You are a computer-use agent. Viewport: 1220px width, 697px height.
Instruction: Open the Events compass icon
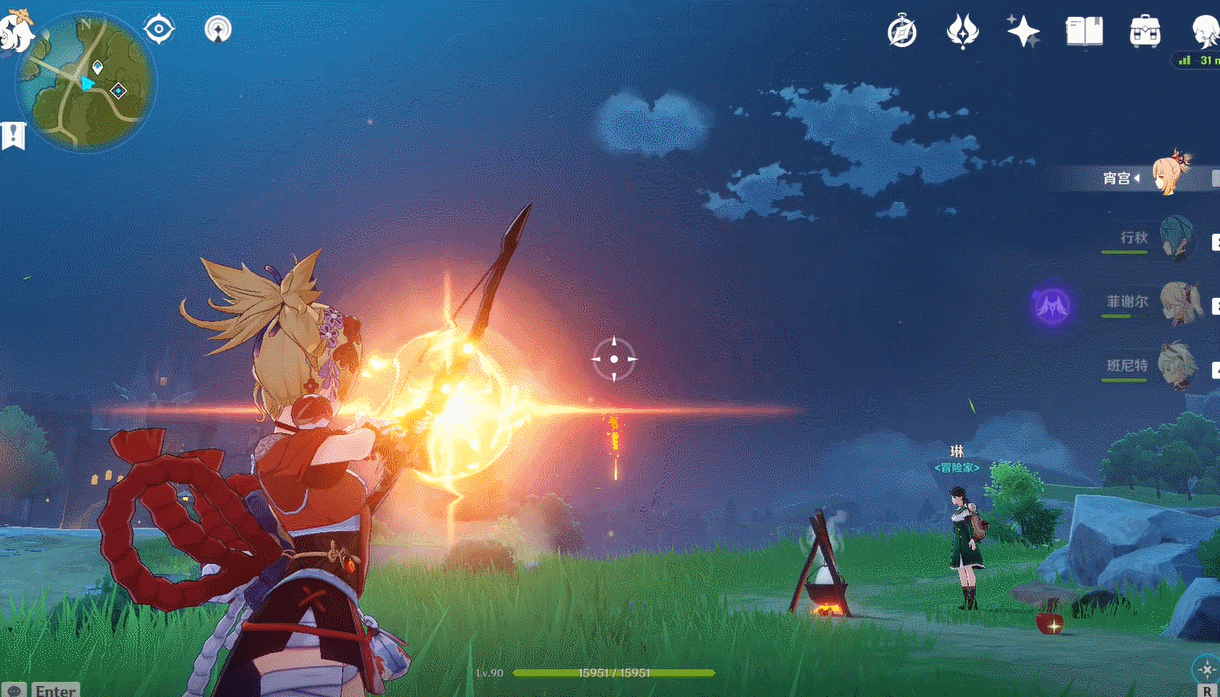pyautogui.click(x=902, y=32)
